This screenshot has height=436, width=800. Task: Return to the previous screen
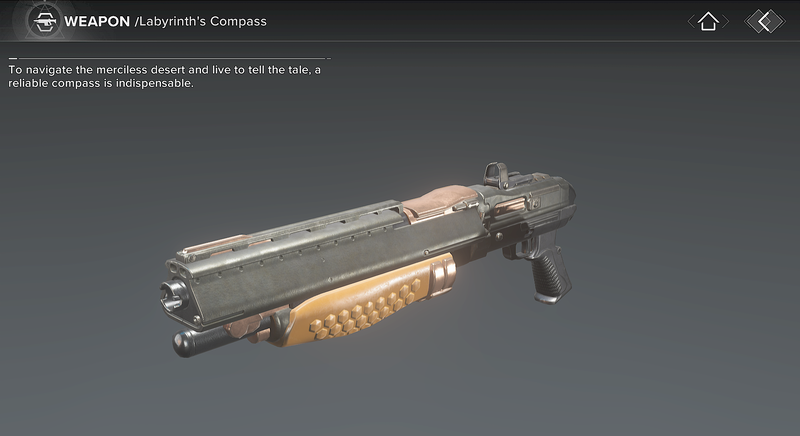(x=765, y=21)
